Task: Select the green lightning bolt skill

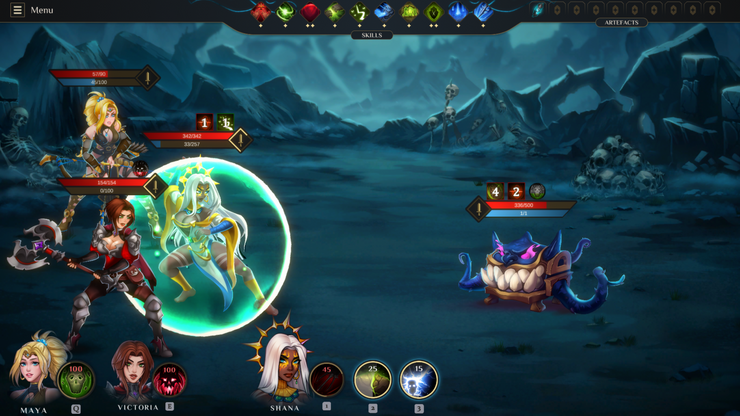Action: [359, 12]
